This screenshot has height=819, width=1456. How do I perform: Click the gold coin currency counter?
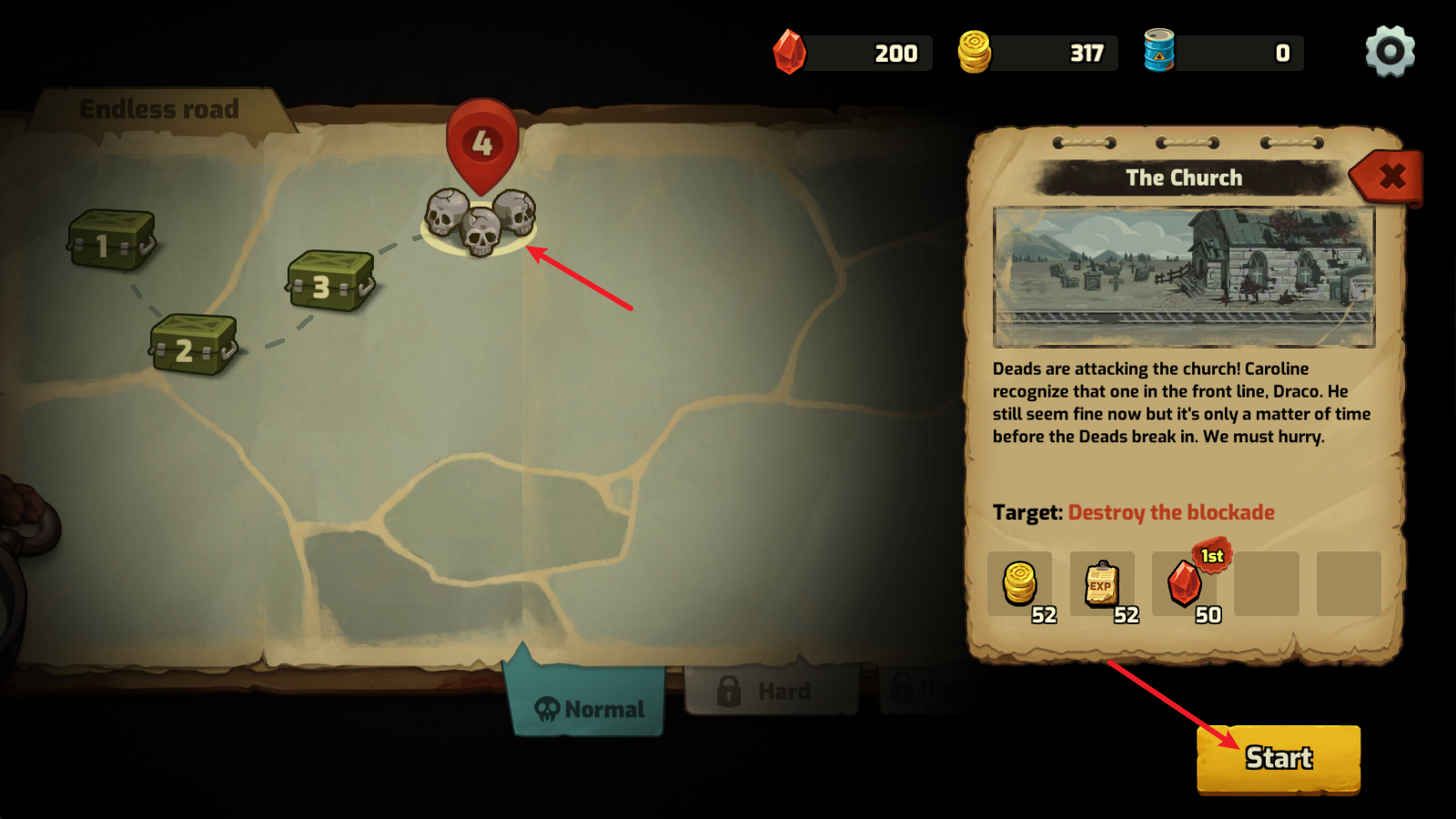click(x=1039, y=53)
